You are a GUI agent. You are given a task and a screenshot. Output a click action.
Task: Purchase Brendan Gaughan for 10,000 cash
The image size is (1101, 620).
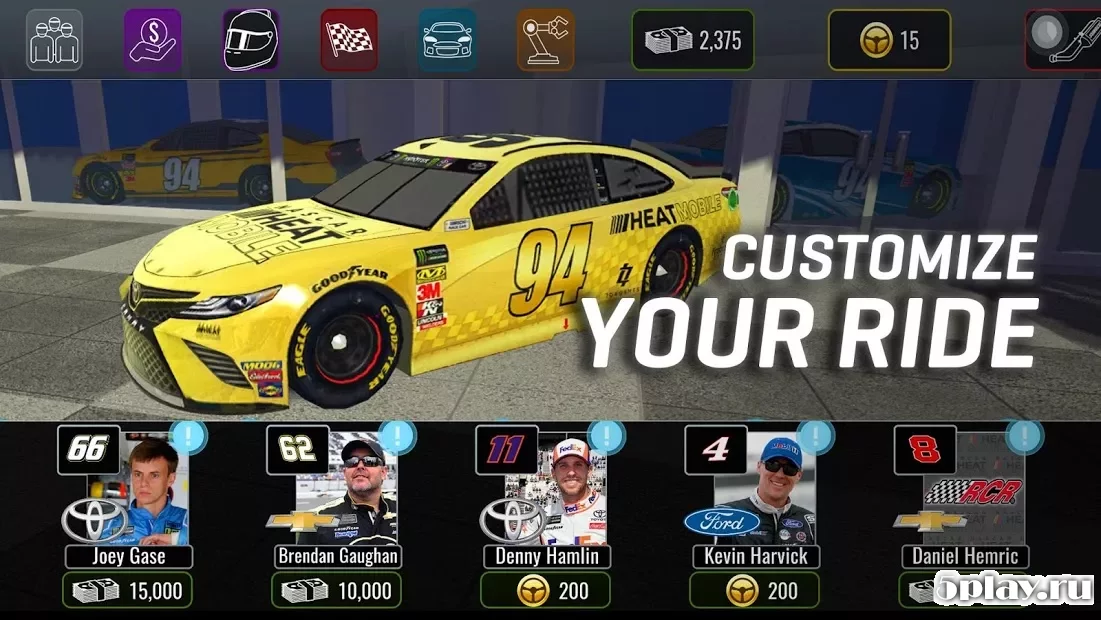tap(337, 590)
